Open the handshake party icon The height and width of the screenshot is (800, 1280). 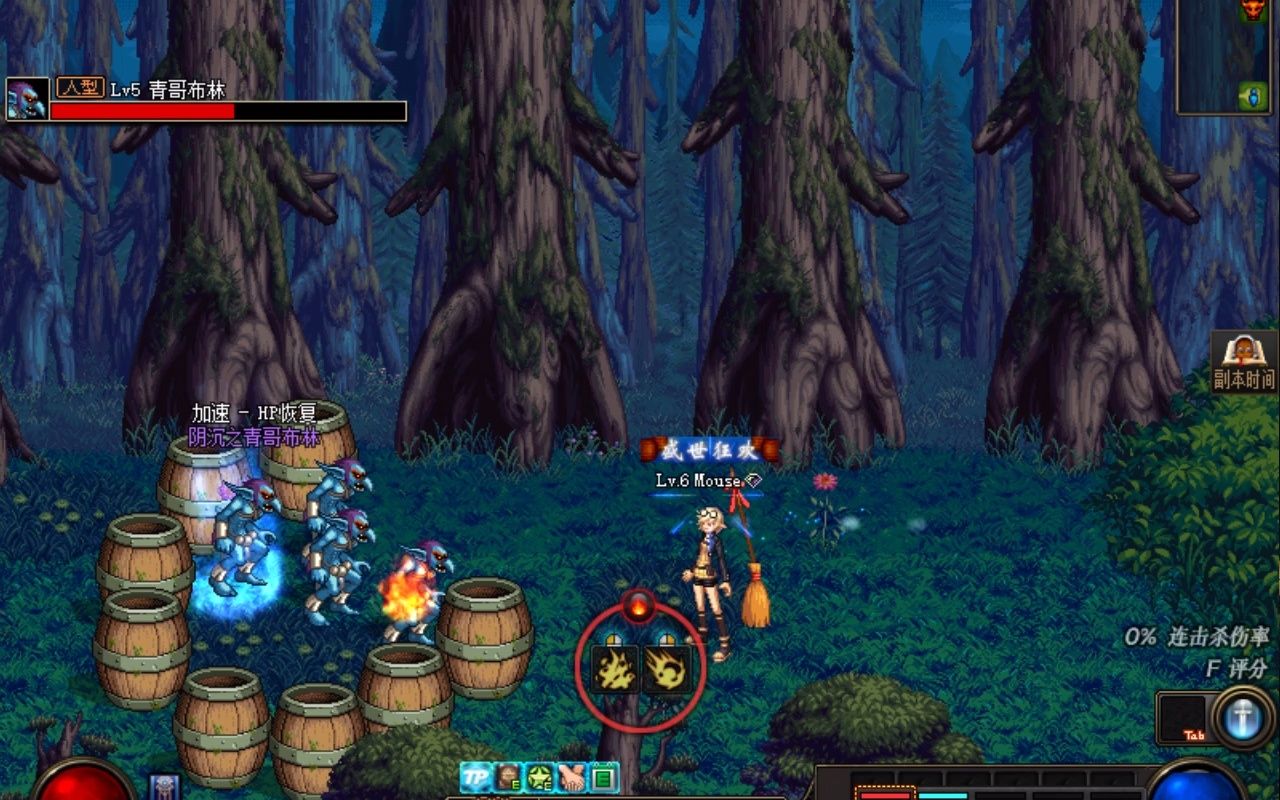tap(573, 777)
